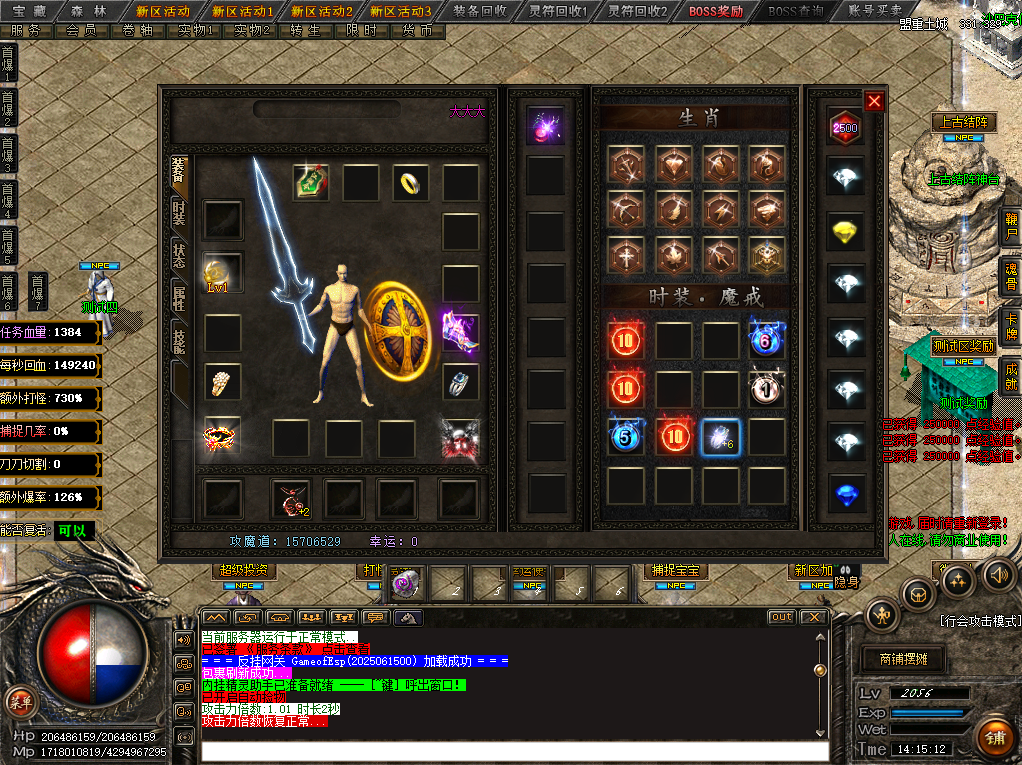Select the yellow gem slot

[846, 232]
